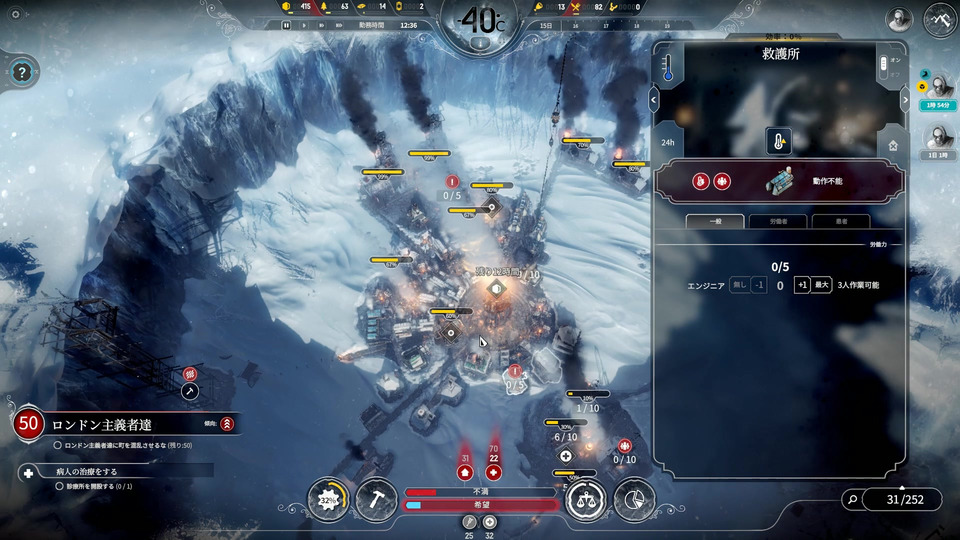Assign maximum engineers with 最大 button
Screen dimensions: 960x540
pos(821,285)
